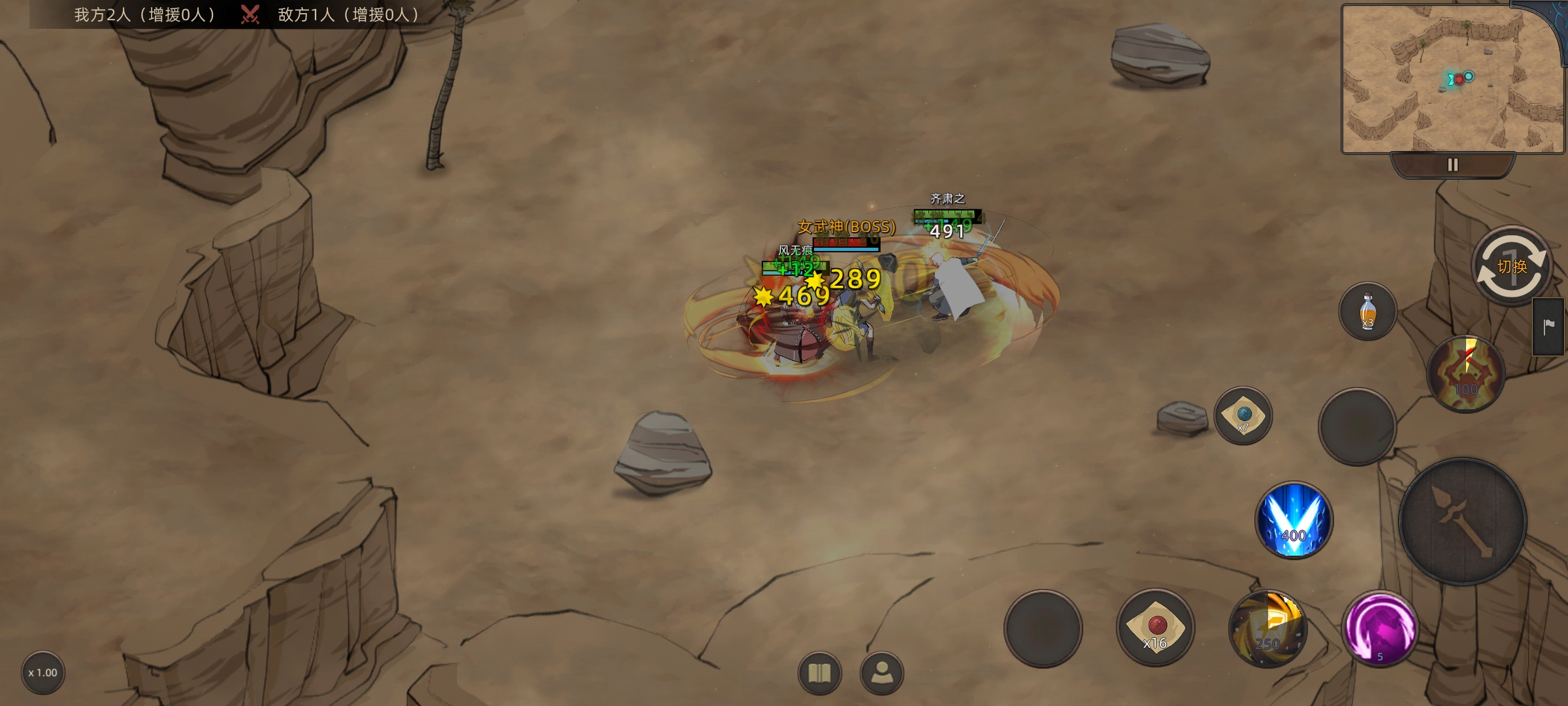Open the character profile icon

click(x=882, y=673)
